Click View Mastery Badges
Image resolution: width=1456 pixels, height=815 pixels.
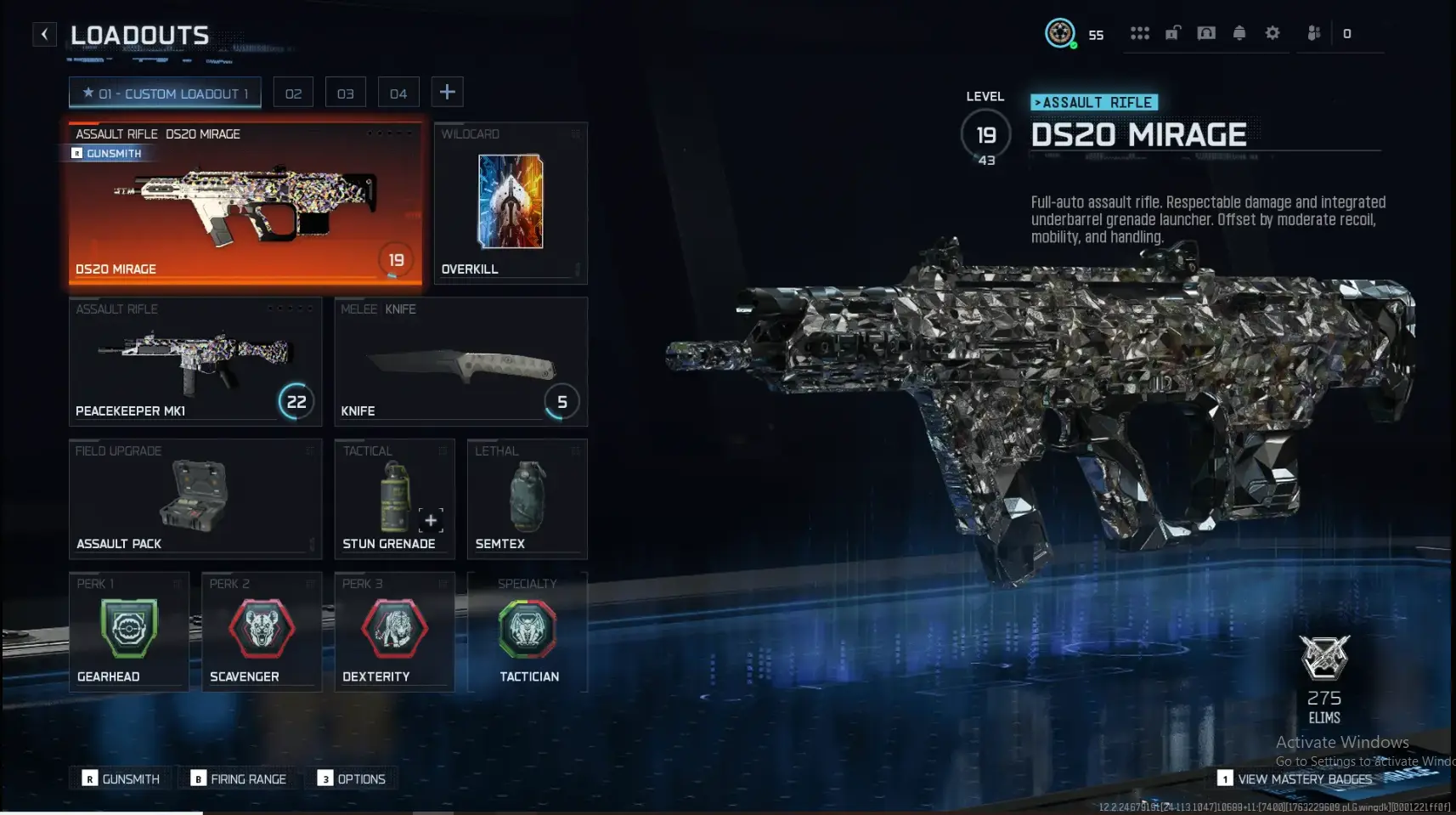[x=1304, y=778]
